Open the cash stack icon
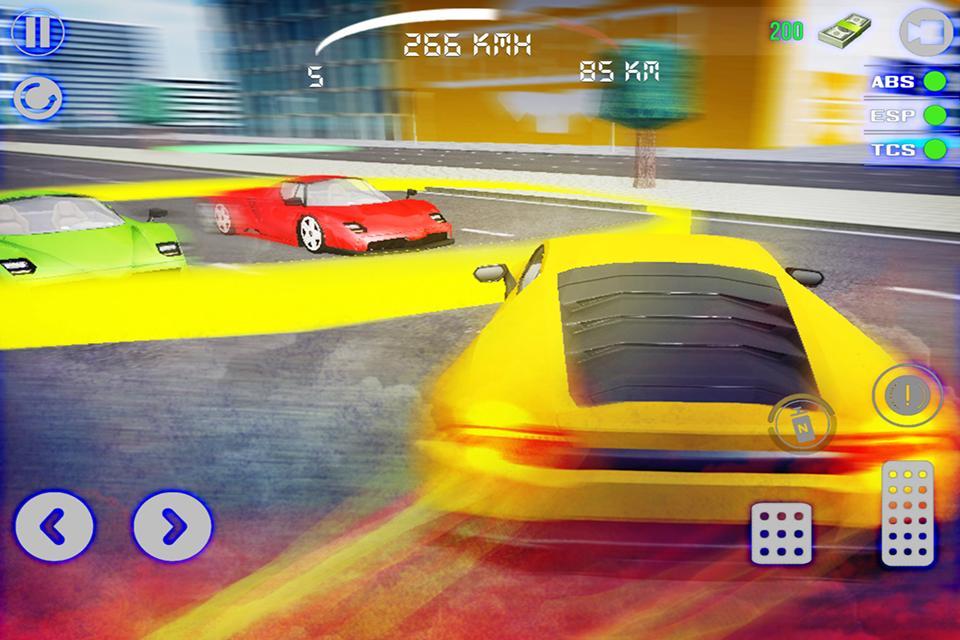960x640 pixels. (x=842, y=34)
